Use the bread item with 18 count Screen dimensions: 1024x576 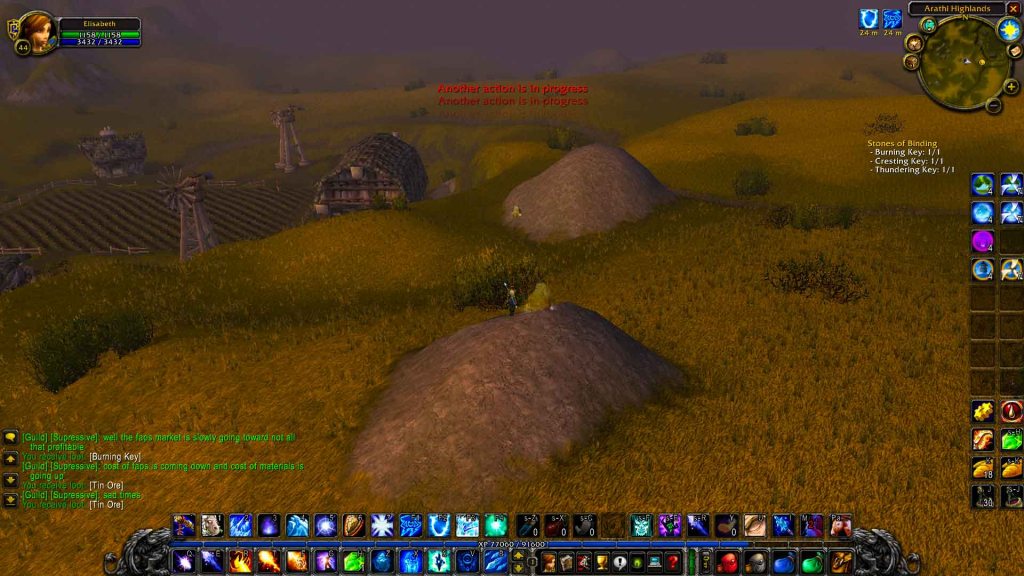click(983, 468)
